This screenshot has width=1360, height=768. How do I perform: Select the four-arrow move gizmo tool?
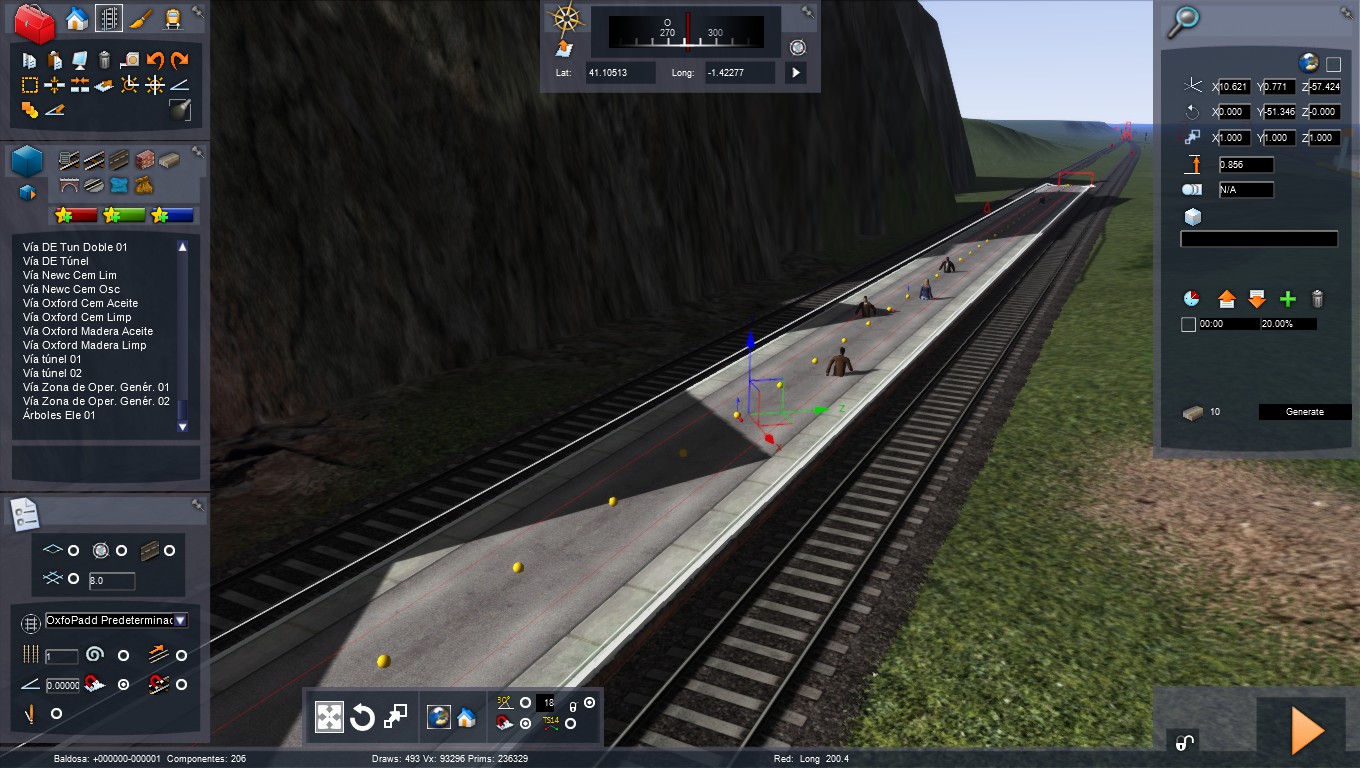329,717
